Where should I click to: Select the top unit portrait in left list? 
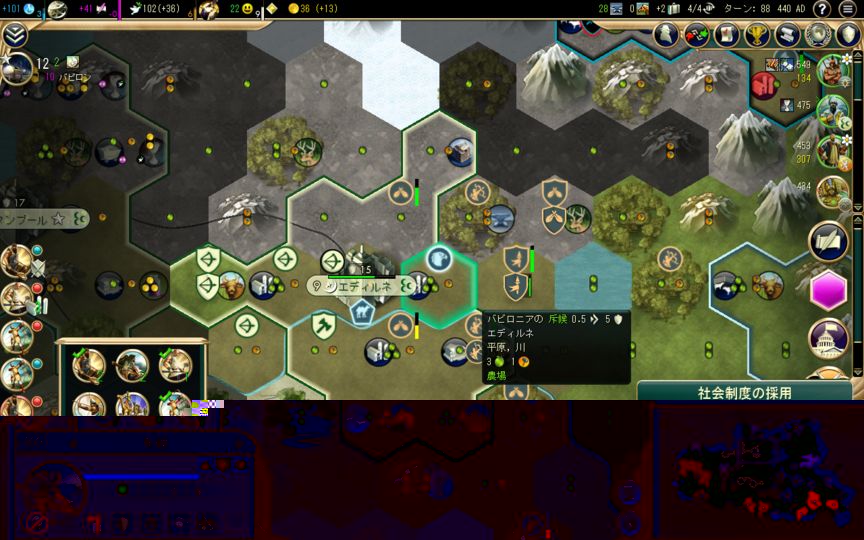(x=16, y=261)
